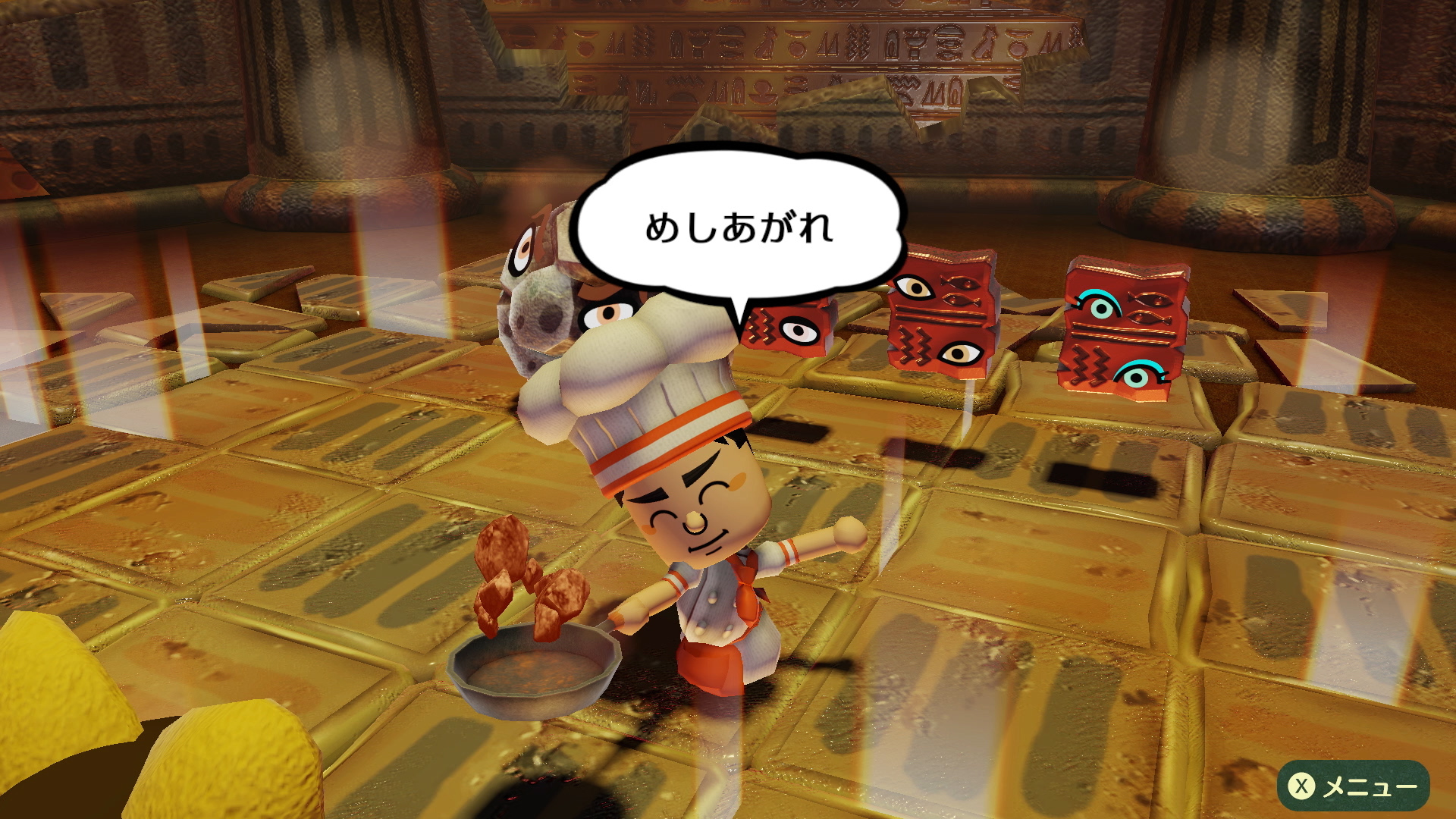Click the hieroglyphic wall panel at top
Screen dimensions: 1456x819
[796, 45]
